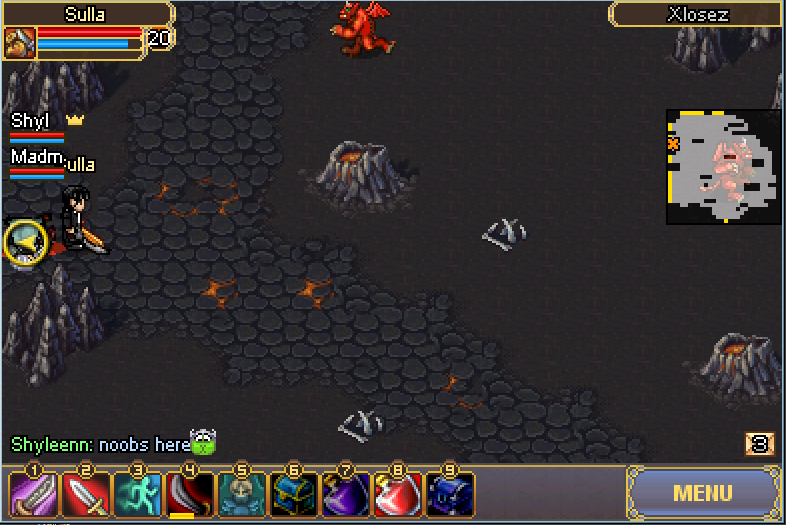Trigger the teal running figure skill

click(136, 494)
